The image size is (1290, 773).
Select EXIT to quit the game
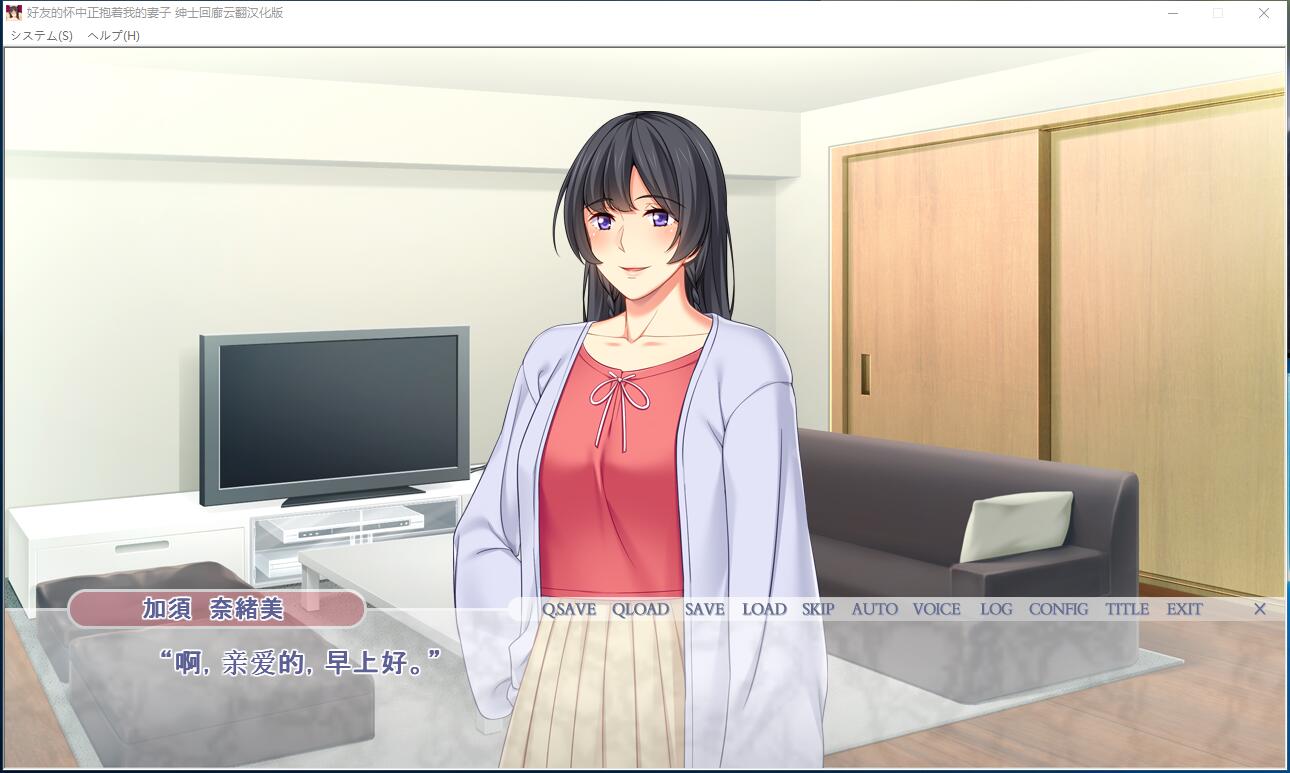pos(1184,609)
